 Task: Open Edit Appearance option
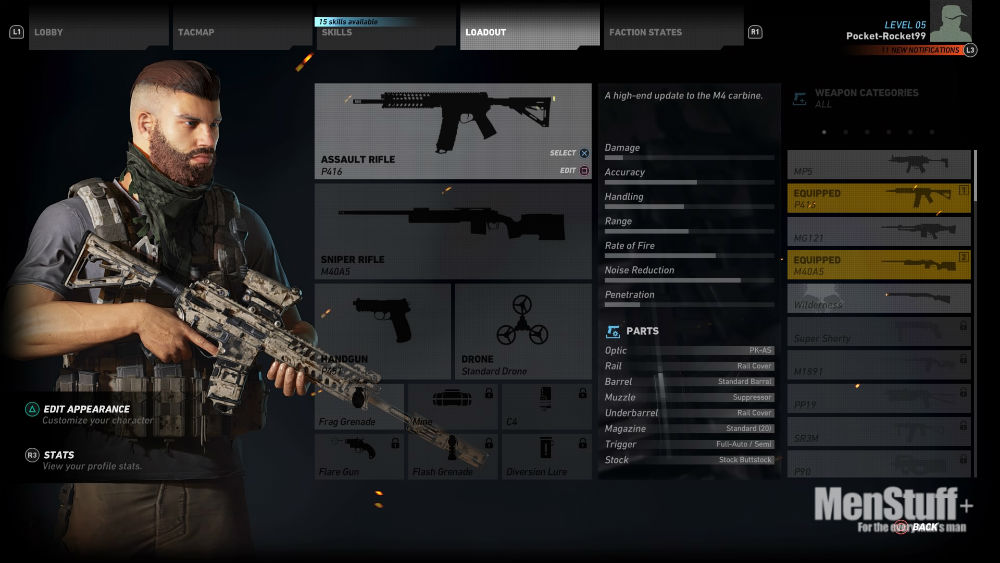point(86,409)
